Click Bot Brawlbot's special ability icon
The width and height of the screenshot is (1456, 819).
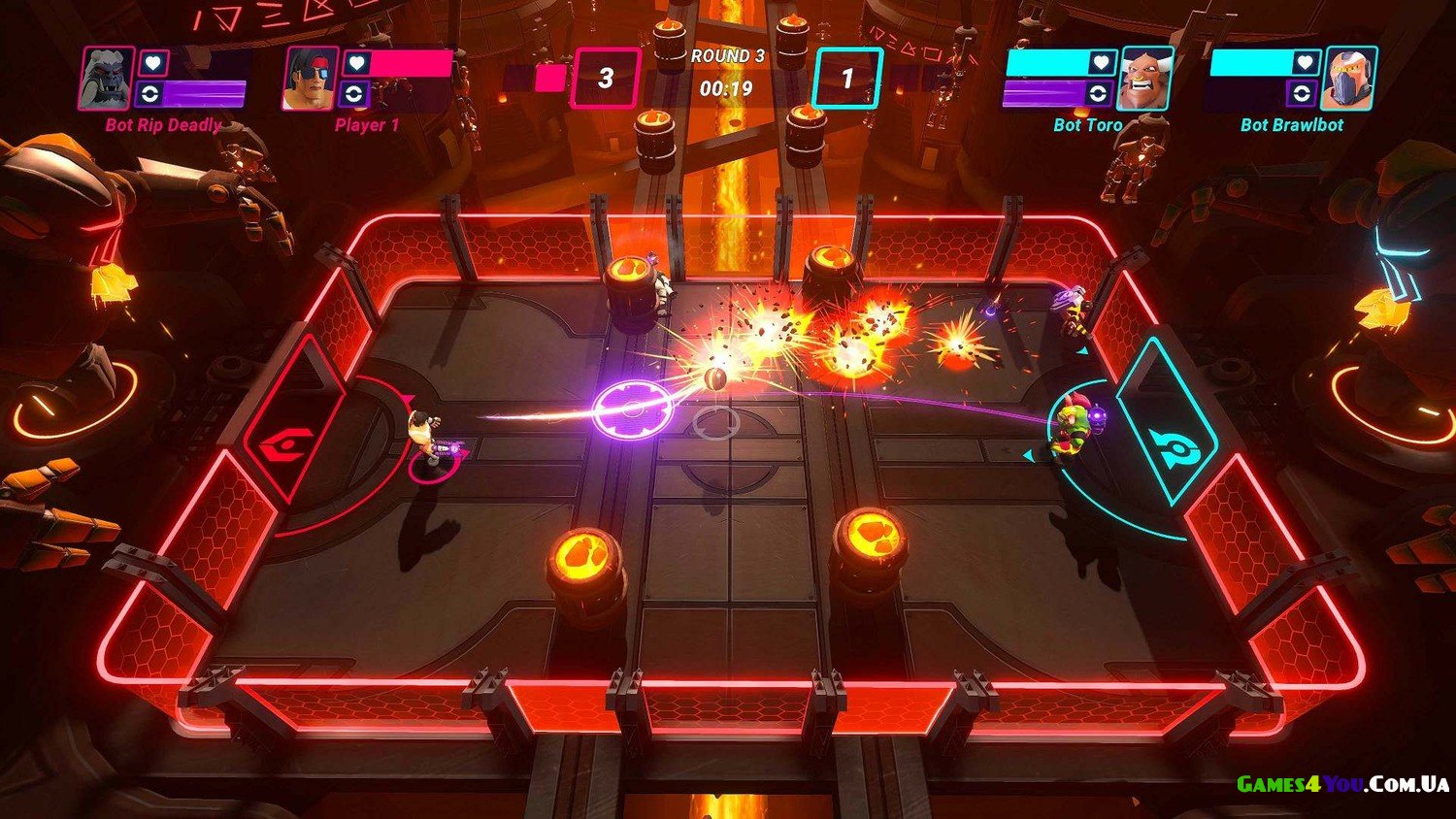[1302, 94]
